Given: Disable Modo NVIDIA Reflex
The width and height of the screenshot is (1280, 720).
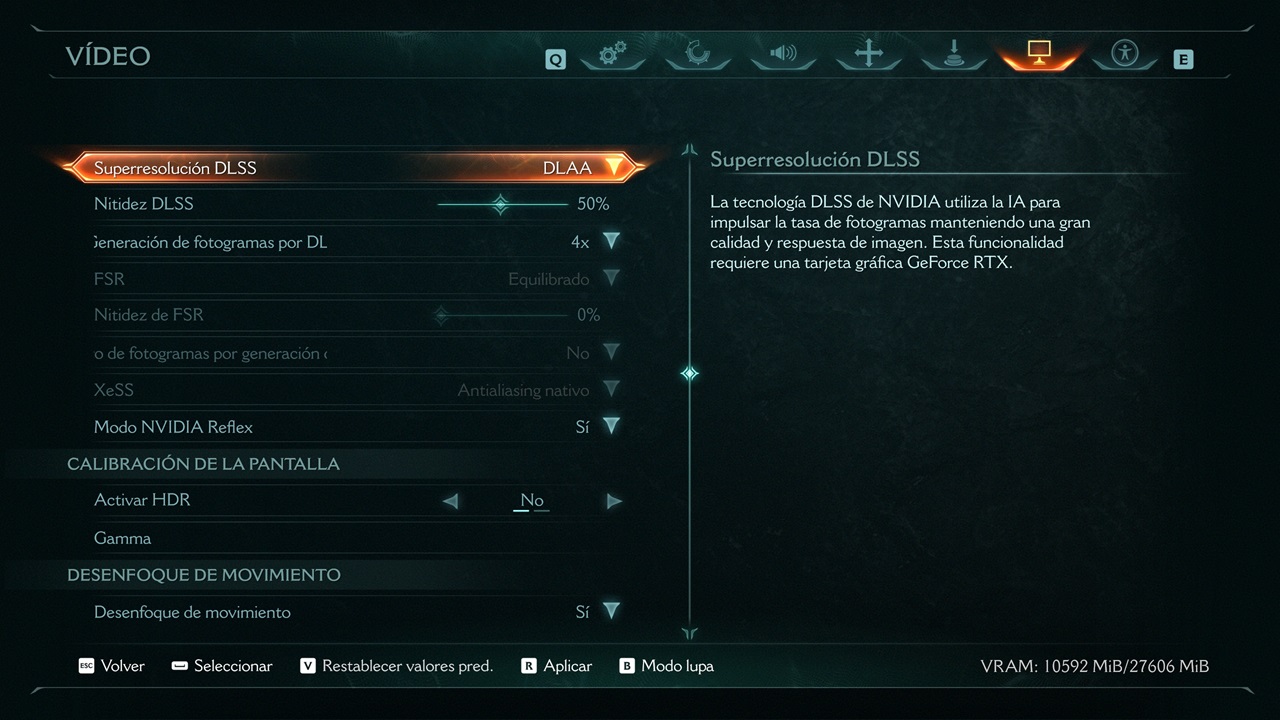Looking at the screenshot, I should click(x=611, y=426).
